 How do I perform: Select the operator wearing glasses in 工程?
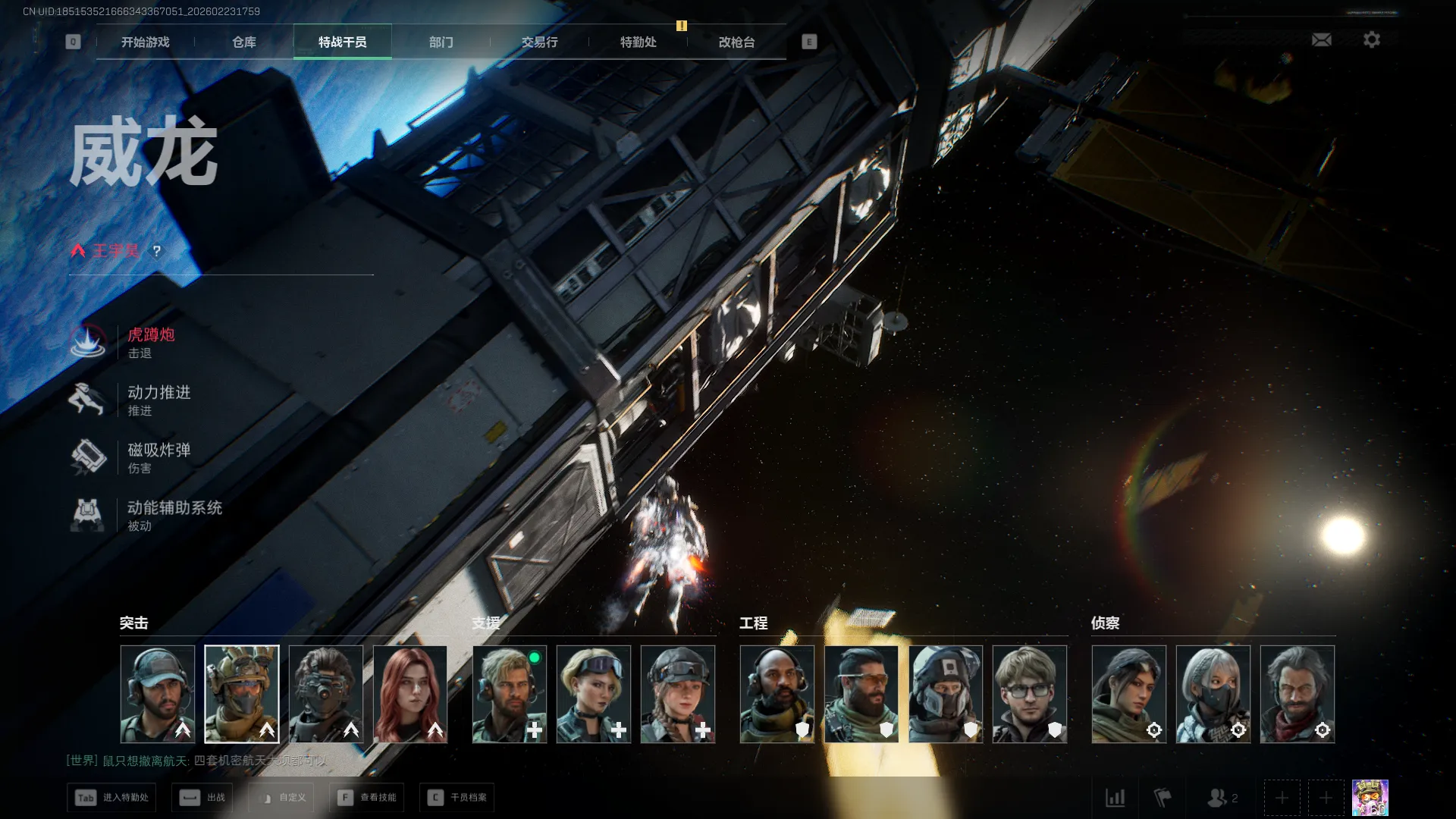click(1029, 693)
